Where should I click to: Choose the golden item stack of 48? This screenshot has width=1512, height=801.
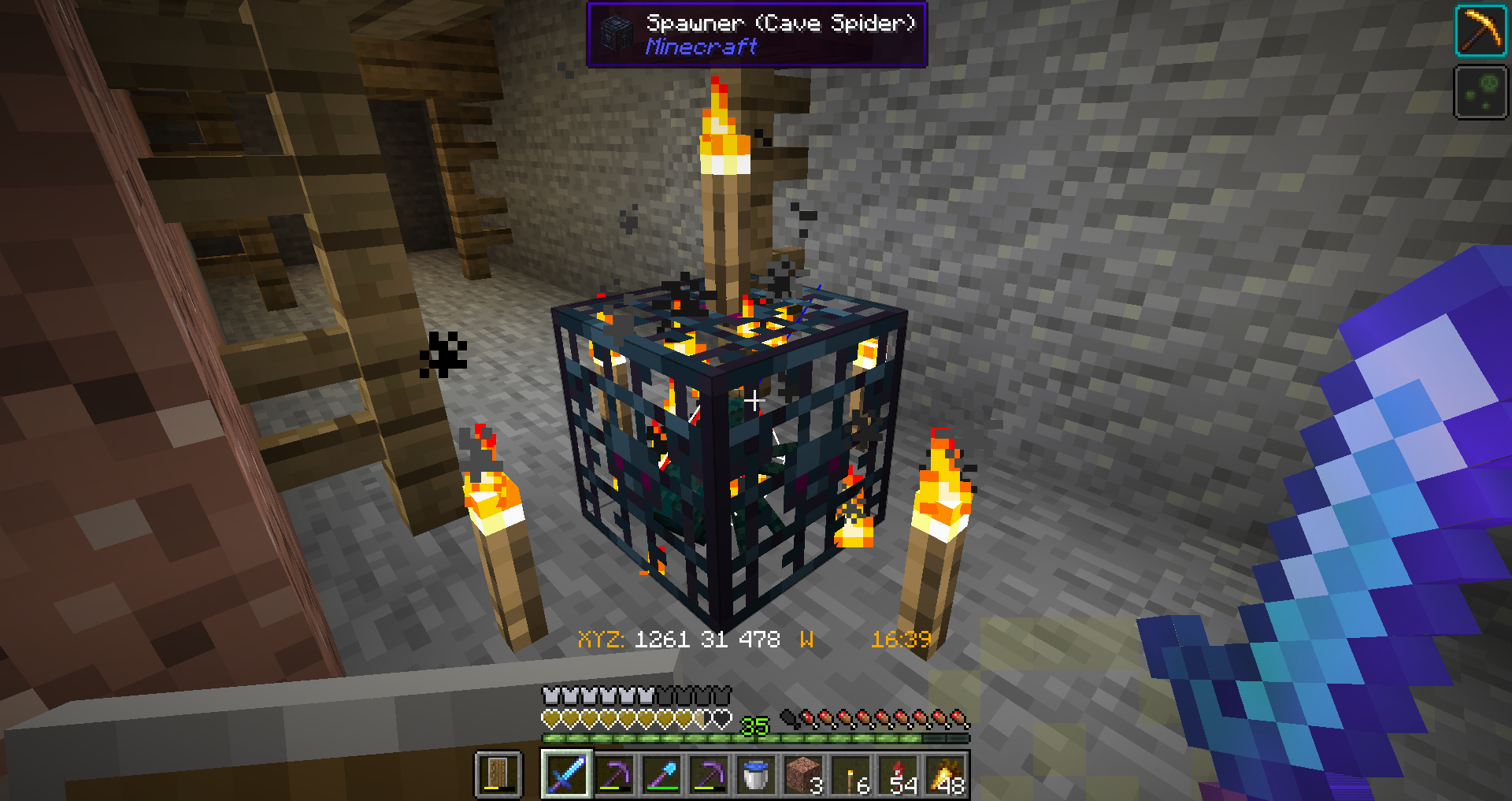point(946,774)
